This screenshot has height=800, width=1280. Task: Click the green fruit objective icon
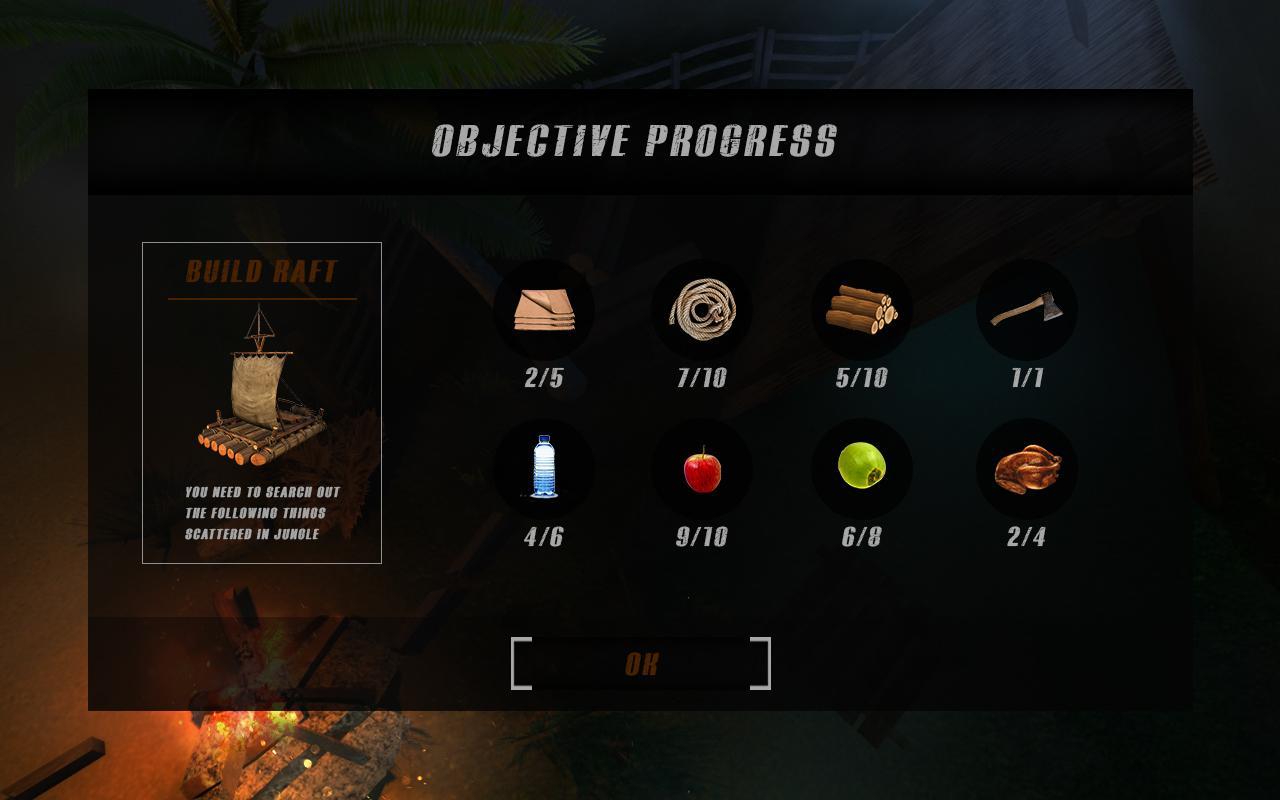pos(861,468)
